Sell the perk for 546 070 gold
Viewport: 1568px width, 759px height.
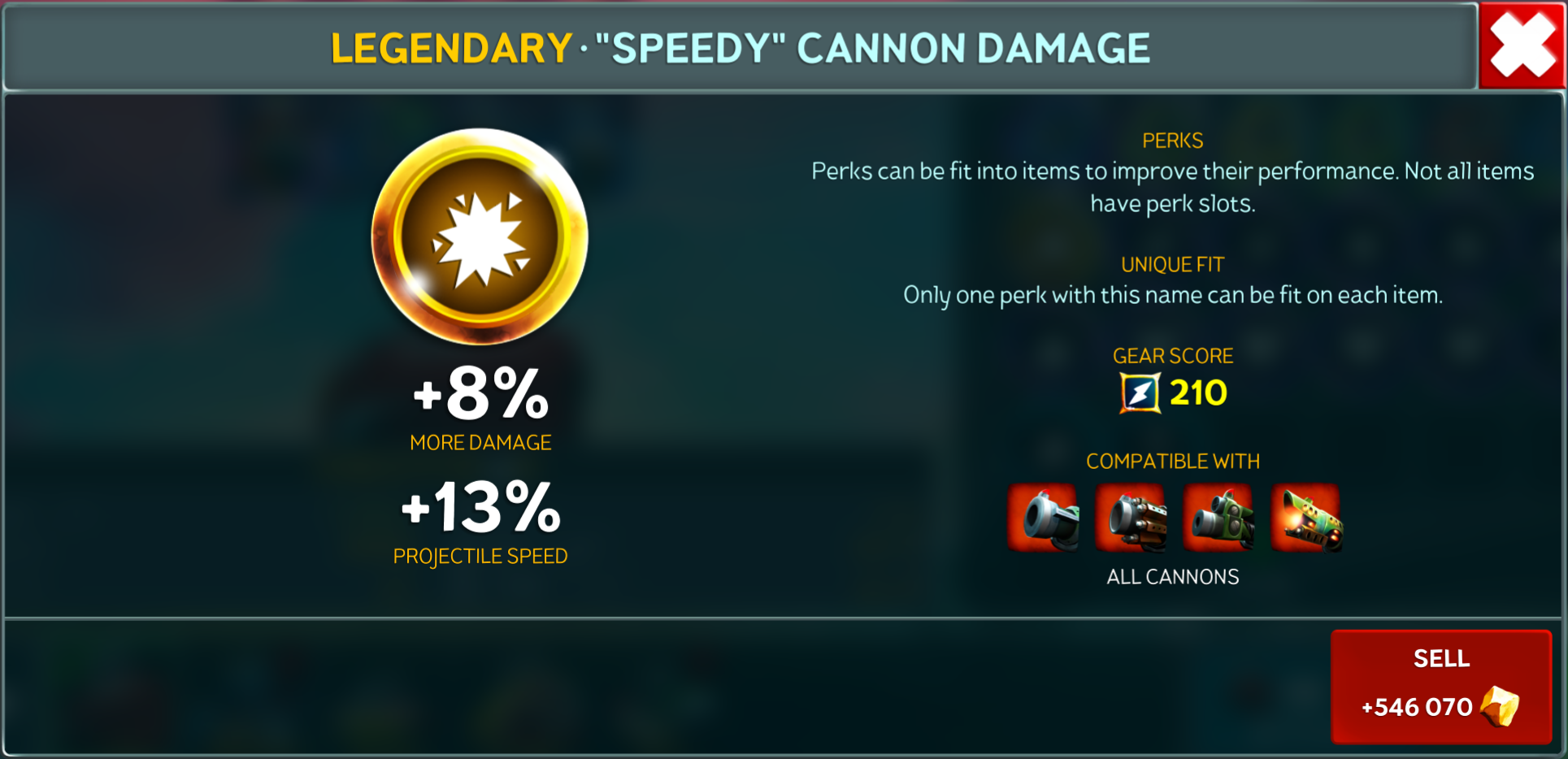pos(1440,687)
